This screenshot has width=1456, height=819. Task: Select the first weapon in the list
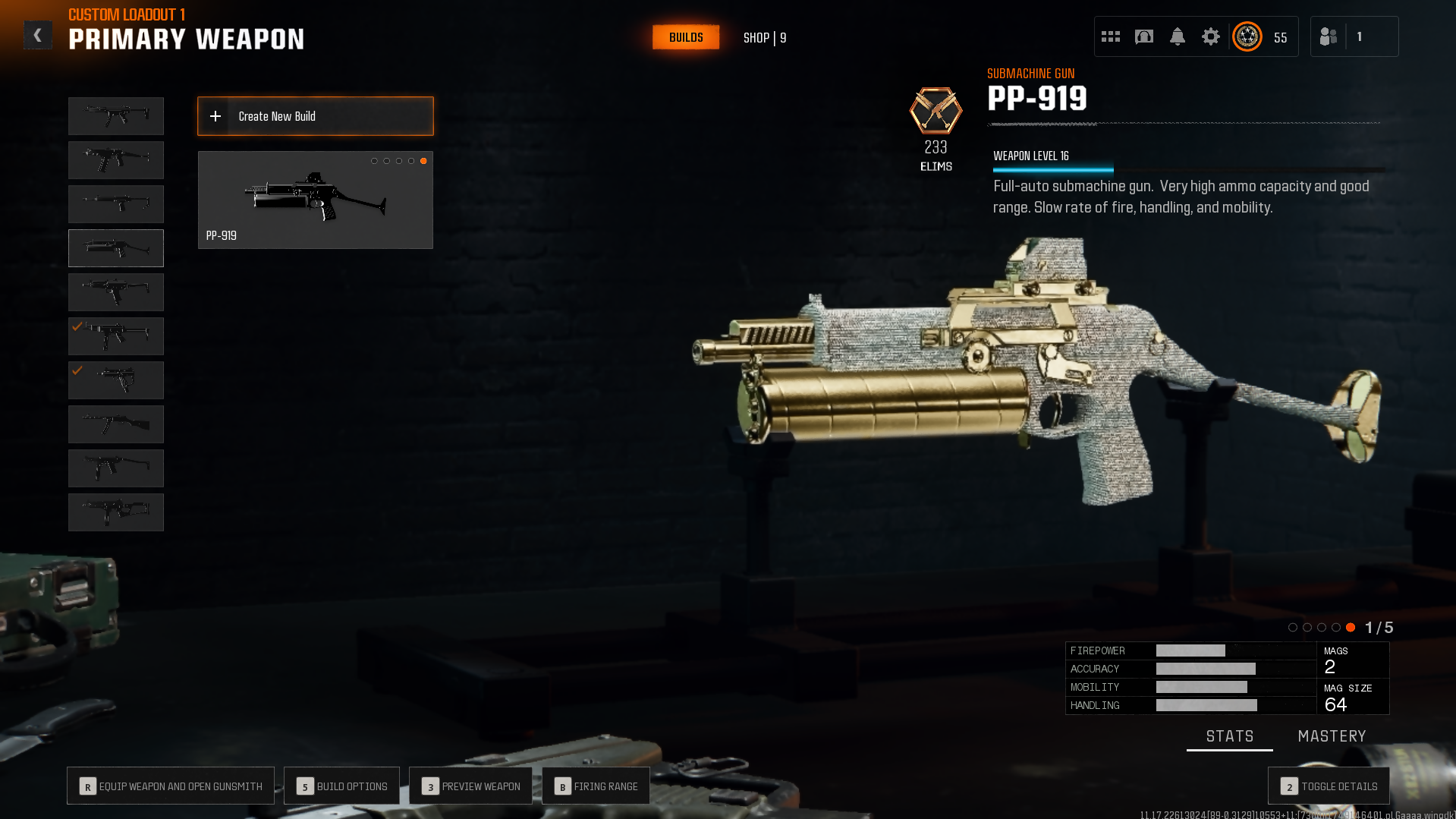[116, 116]
